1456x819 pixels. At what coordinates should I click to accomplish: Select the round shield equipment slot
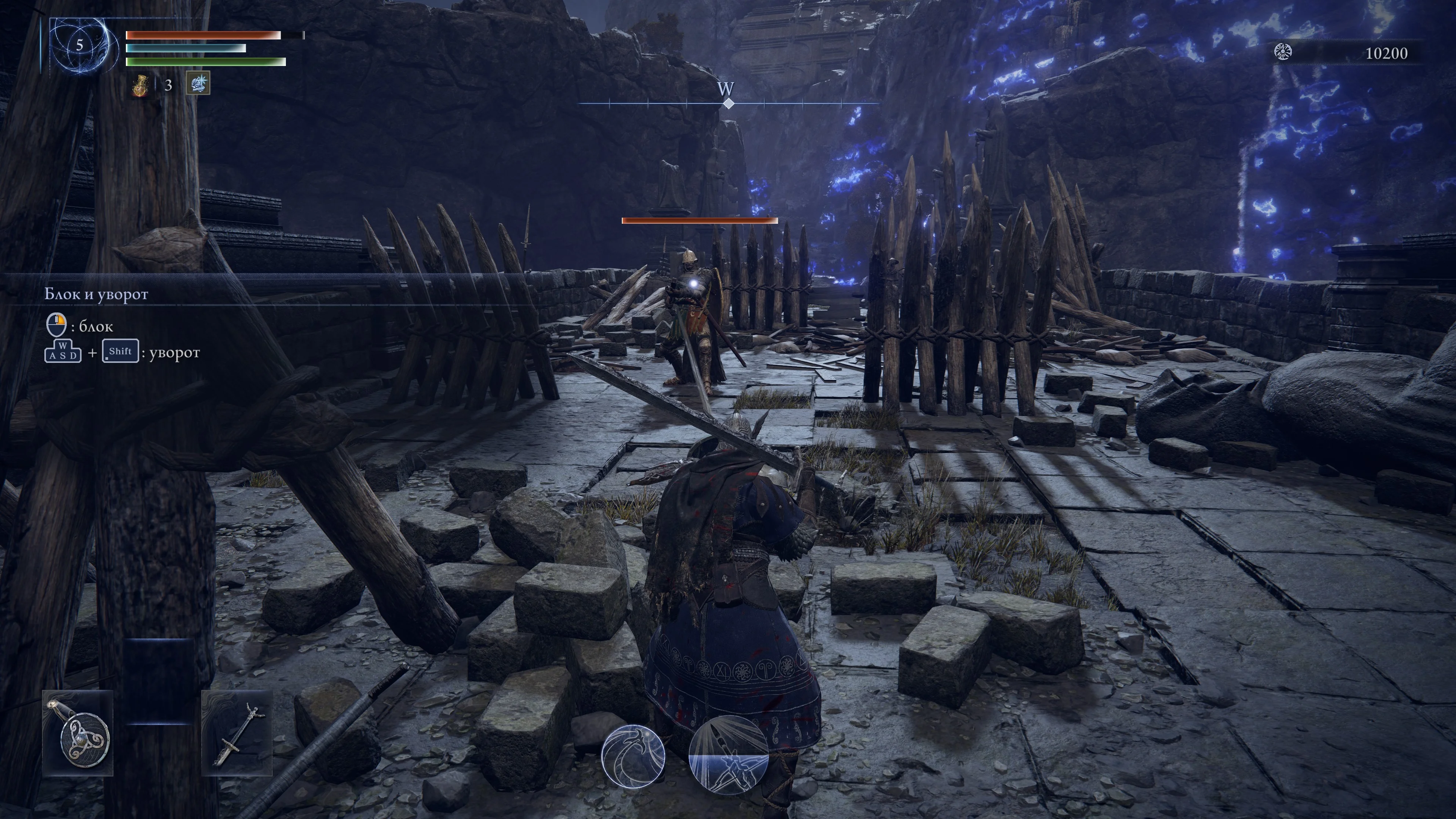pyautogui.click(x=78, y=733)
